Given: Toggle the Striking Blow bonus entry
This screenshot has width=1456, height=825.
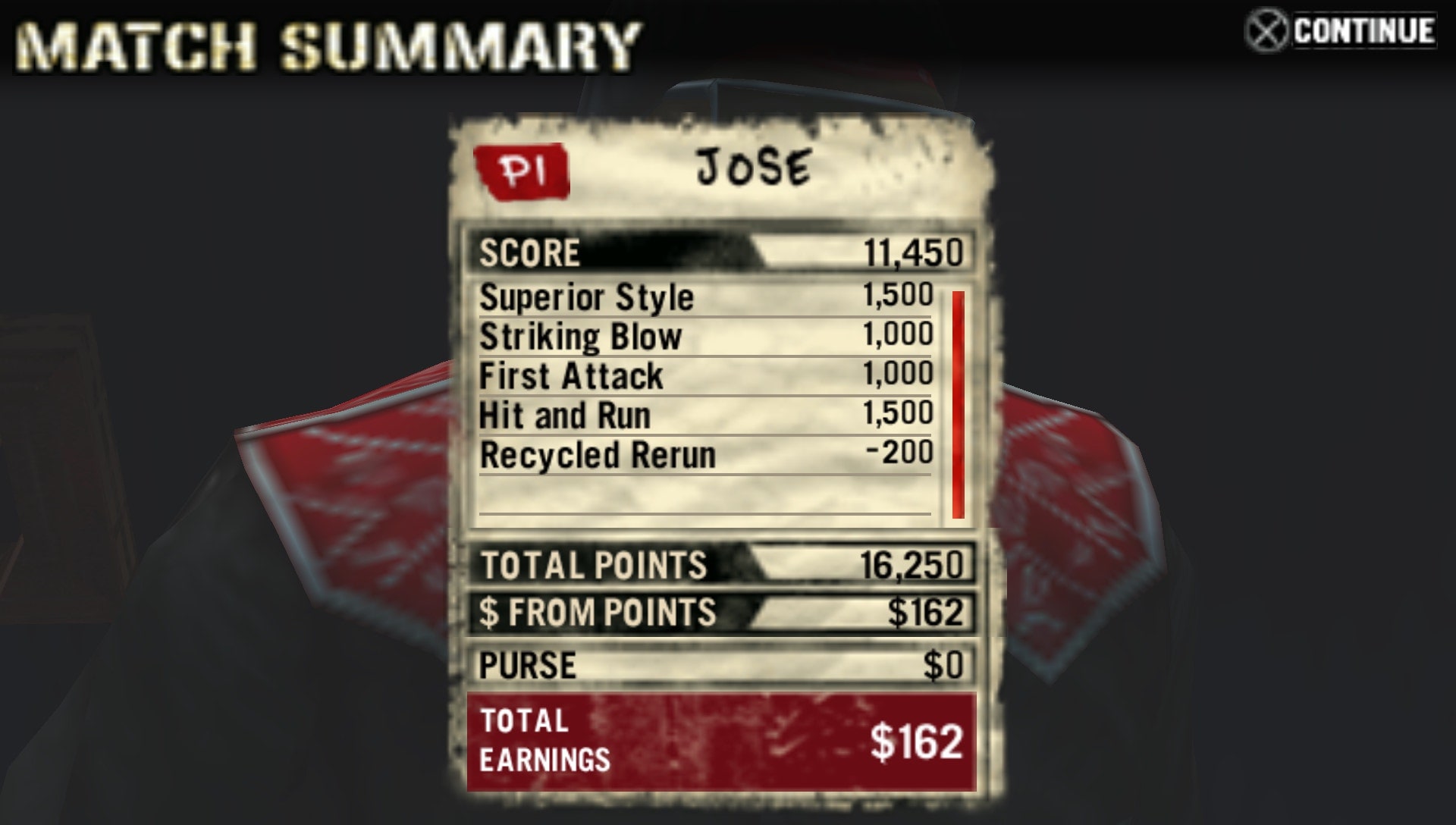Looking at the screenshot, I should coord(705,337).
